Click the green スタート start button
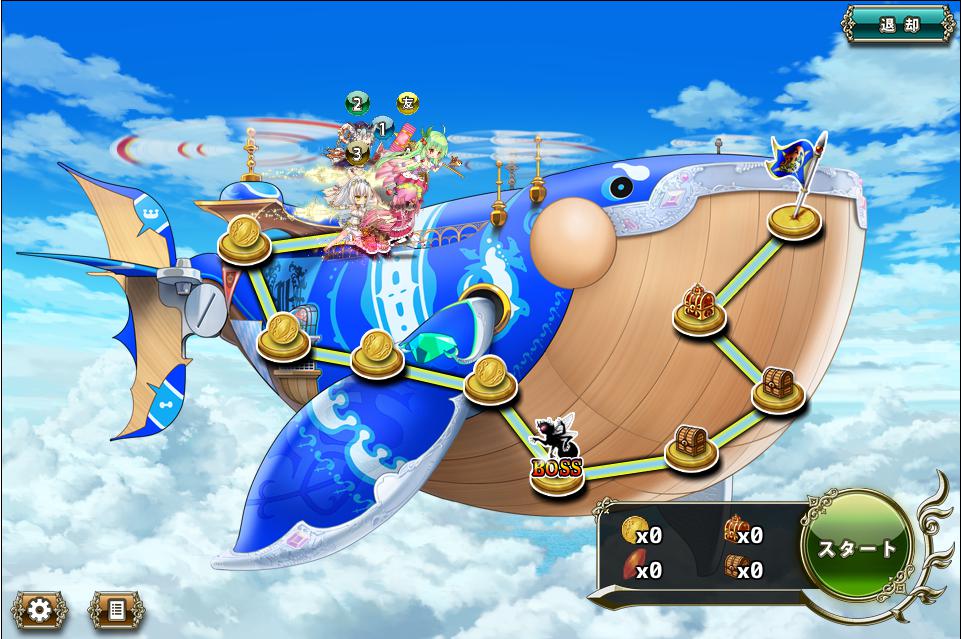The width and height of the screenshot is (961, 639). 857,548
